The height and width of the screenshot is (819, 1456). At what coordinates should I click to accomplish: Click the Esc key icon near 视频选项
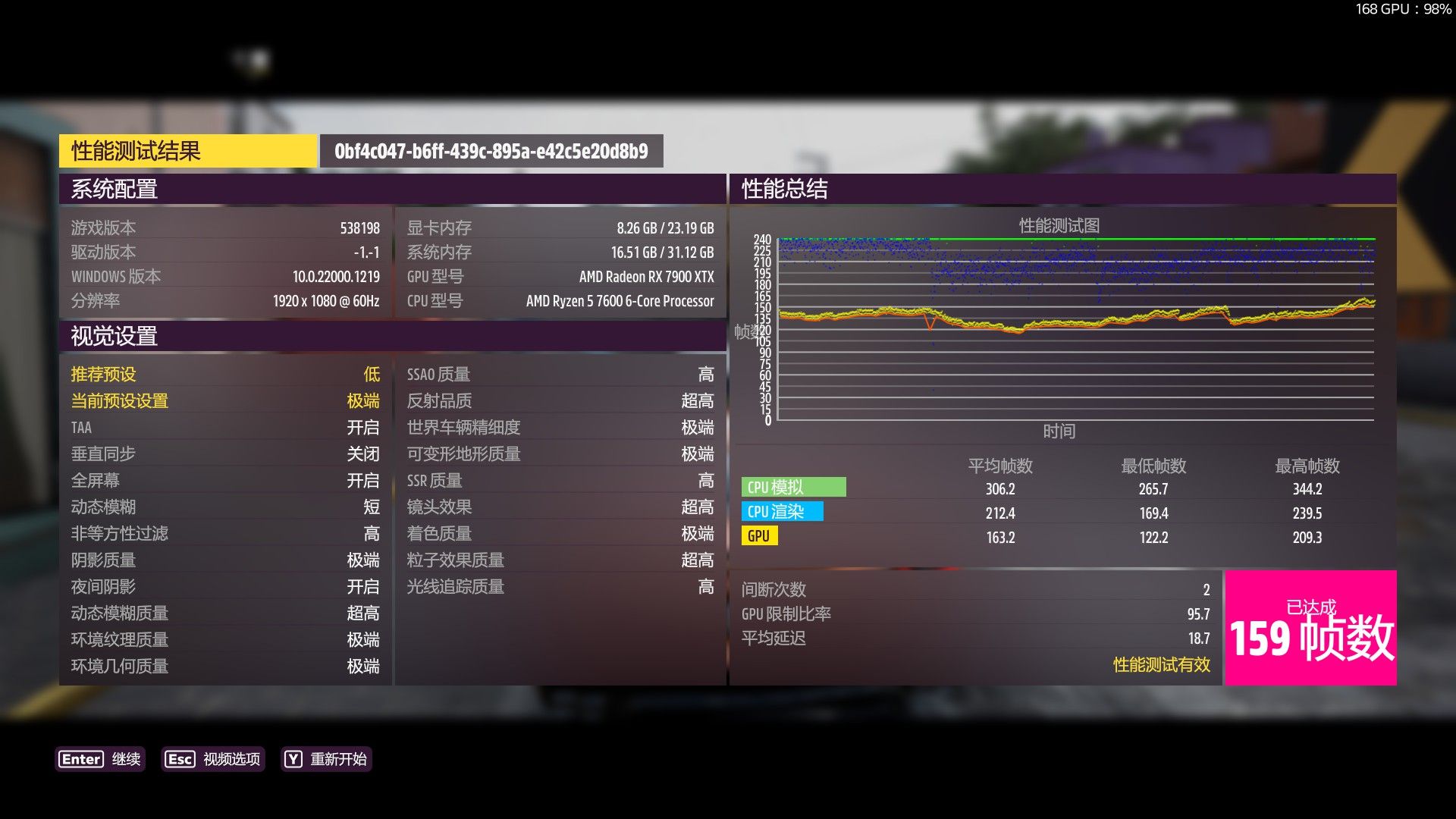coord(179,759)
